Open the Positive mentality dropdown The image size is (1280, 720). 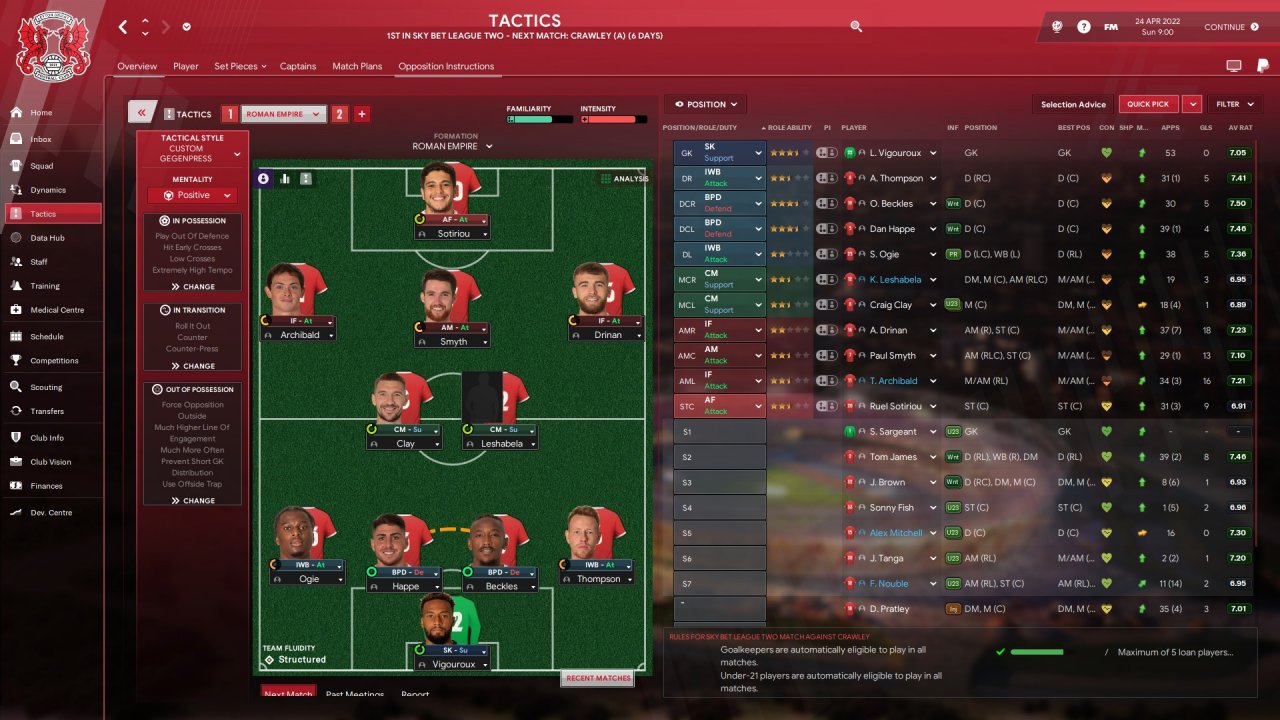192,196
